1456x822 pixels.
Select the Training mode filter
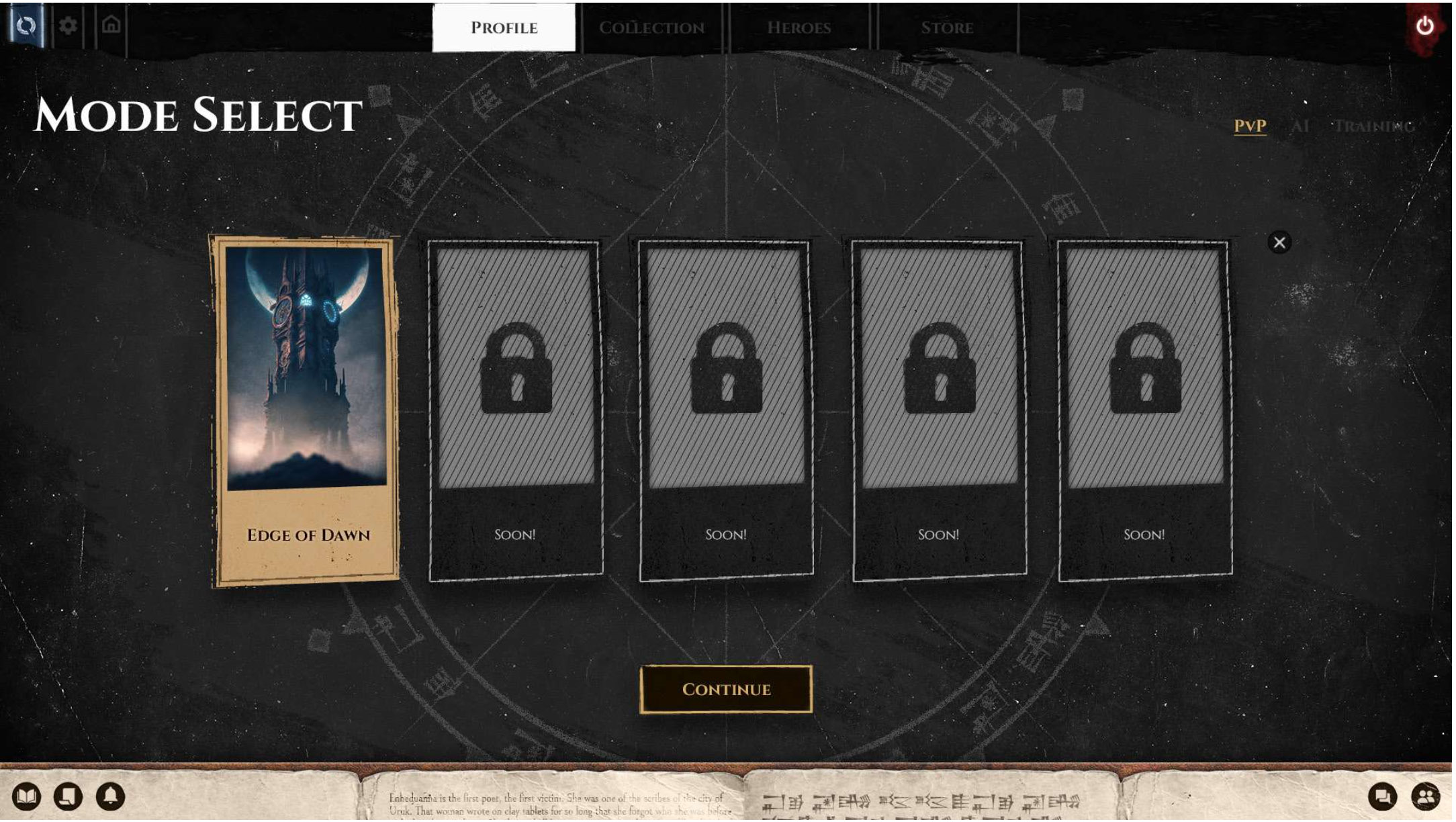pyautogui.click(x=1373, y=126)
